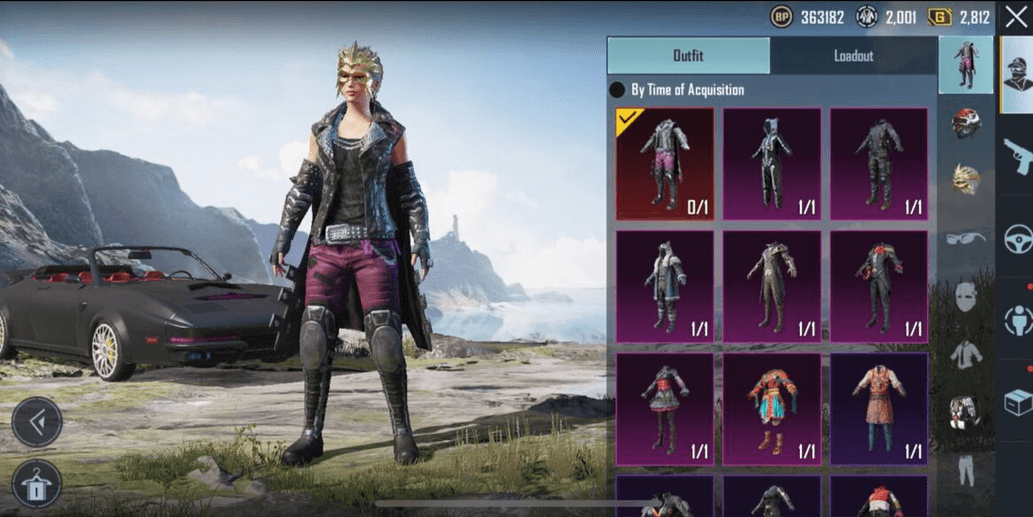Show the golden mask headgear category
Screen dimensions: 1033x517
coord(966,180)
